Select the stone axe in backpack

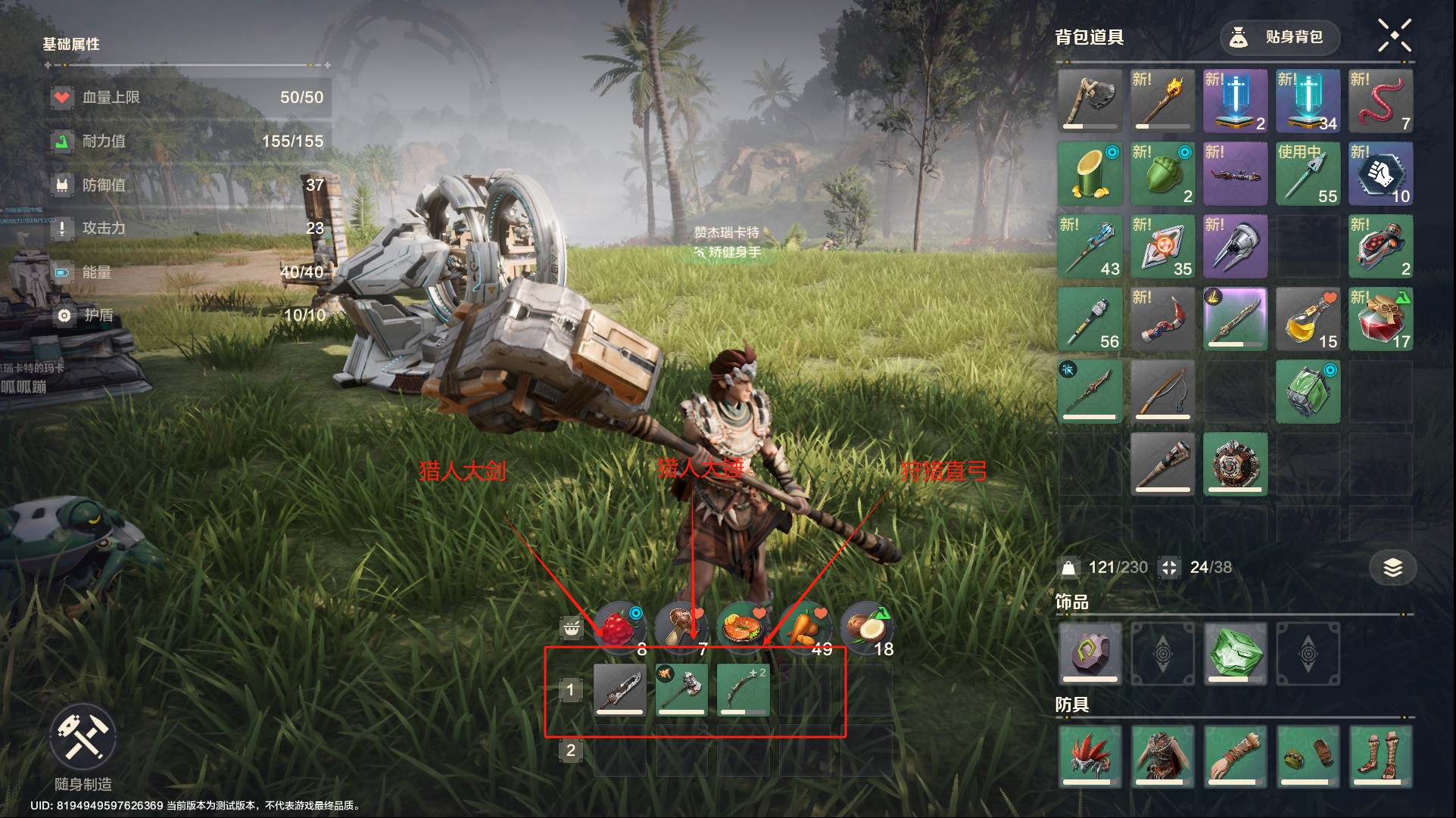[x=1090, y=101]
